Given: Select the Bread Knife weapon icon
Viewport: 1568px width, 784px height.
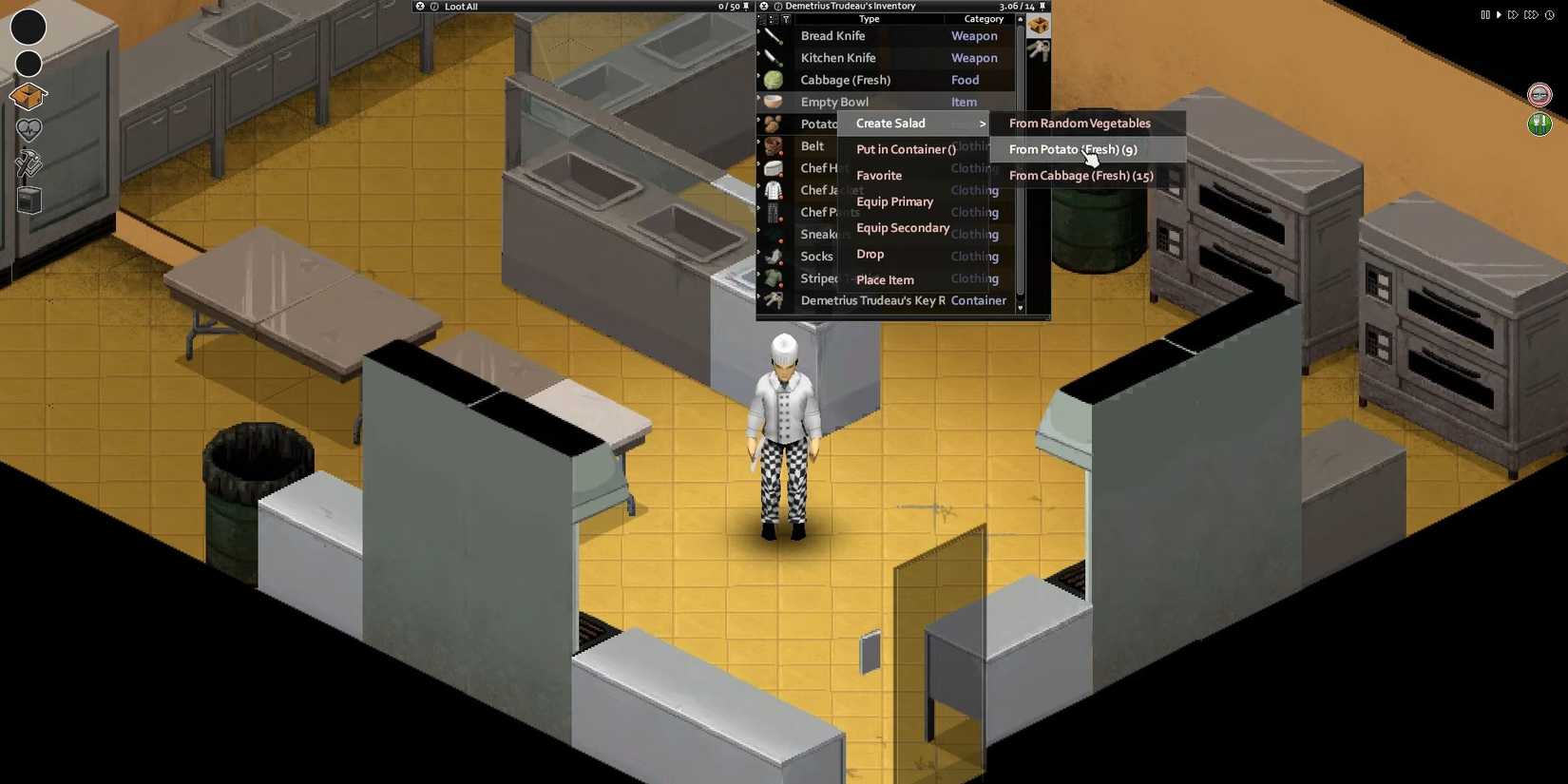Looking at the screenshot, I should pos(772,35).
